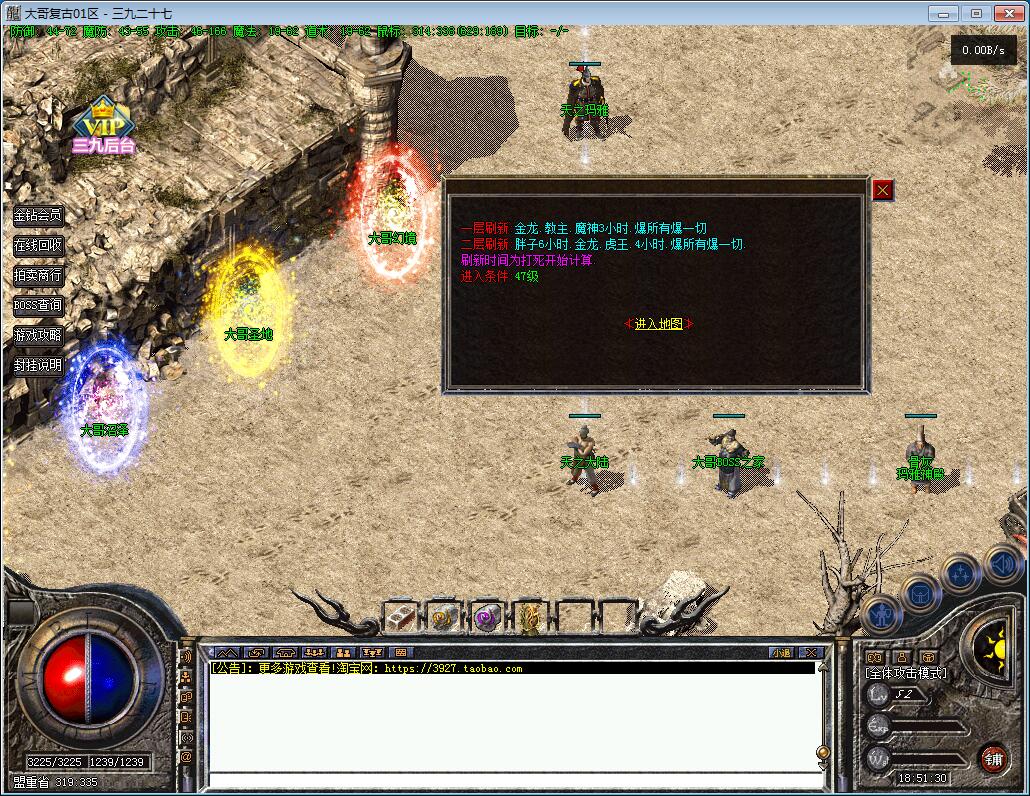Select the 在线回收 online recycle button
Screen dimensions: 1030x796
point(38,245)
